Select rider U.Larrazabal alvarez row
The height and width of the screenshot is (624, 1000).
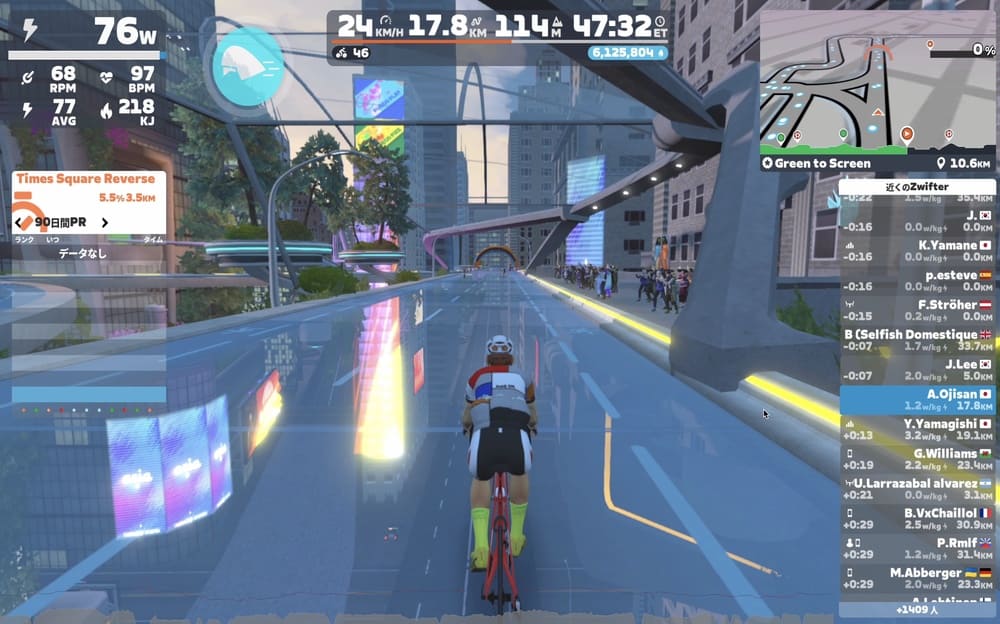tap(918, 489)
